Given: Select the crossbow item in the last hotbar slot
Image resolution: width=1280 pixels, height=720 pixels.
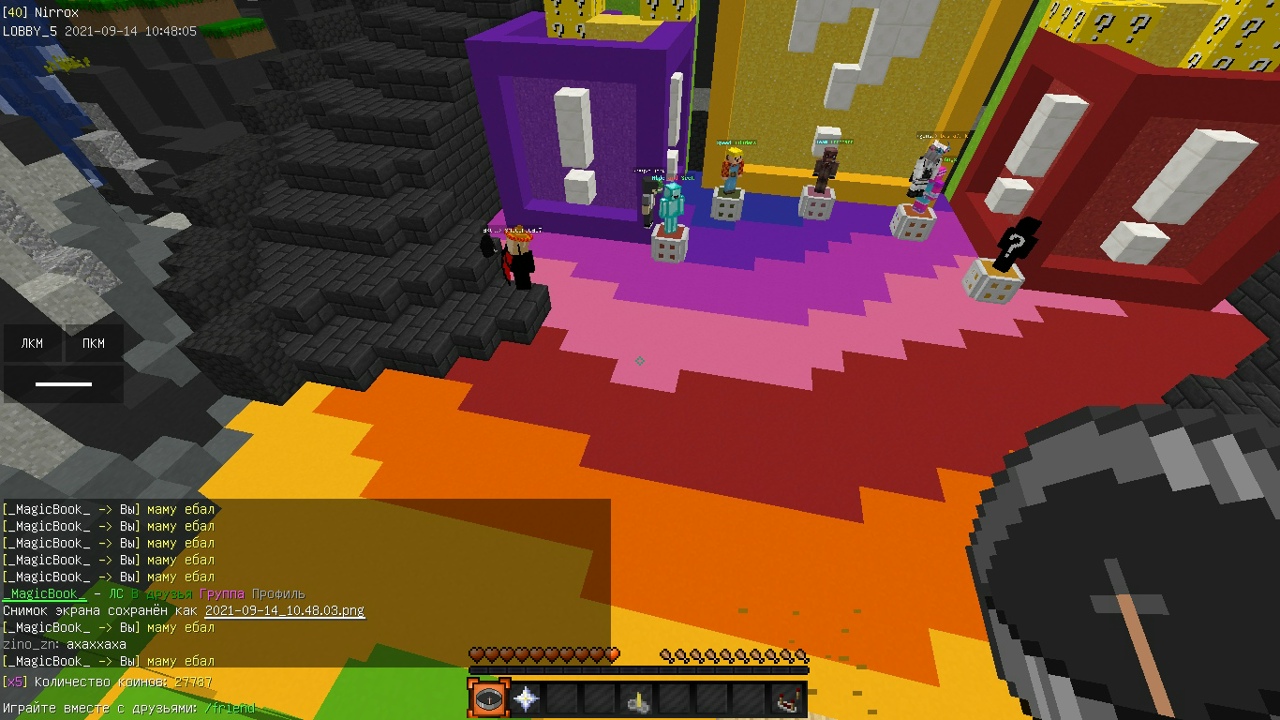Looking at the screenshot, I should tap(789, 701).
